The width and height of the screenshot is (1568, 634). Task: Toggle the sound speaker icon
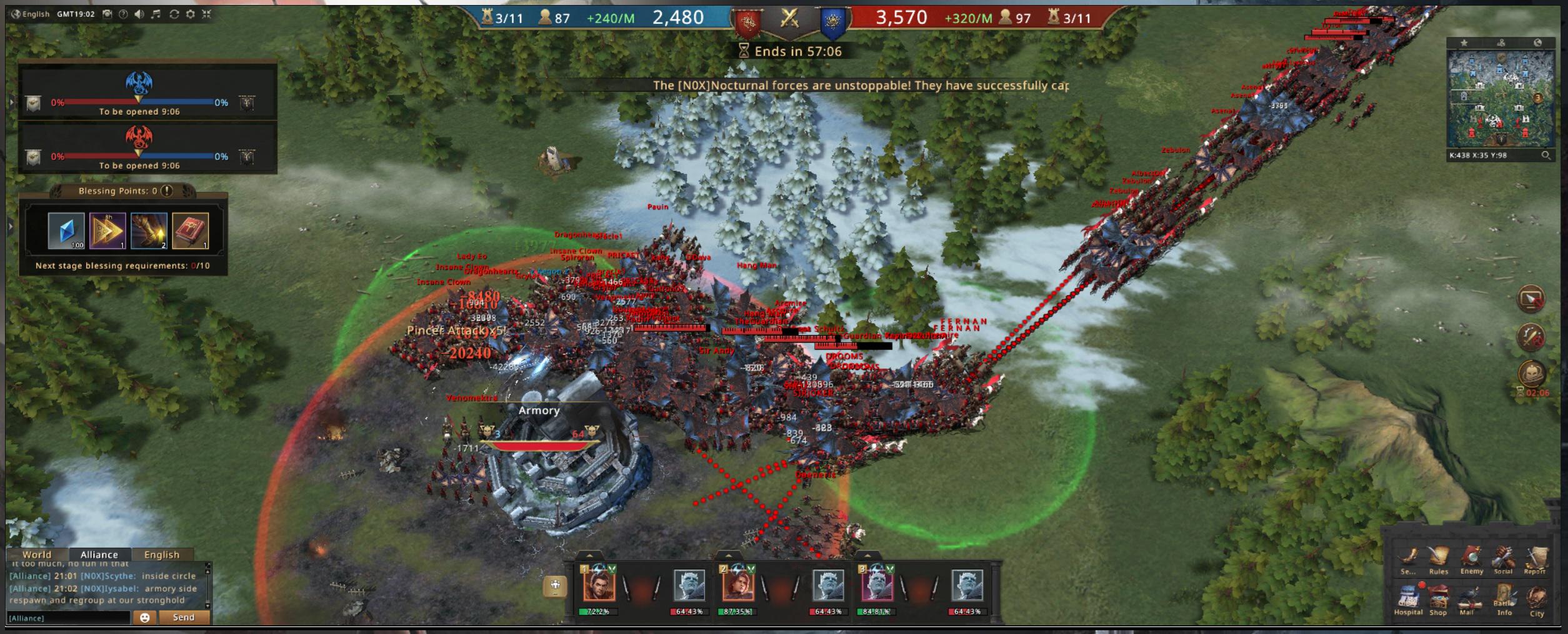(x=139, y=14)
